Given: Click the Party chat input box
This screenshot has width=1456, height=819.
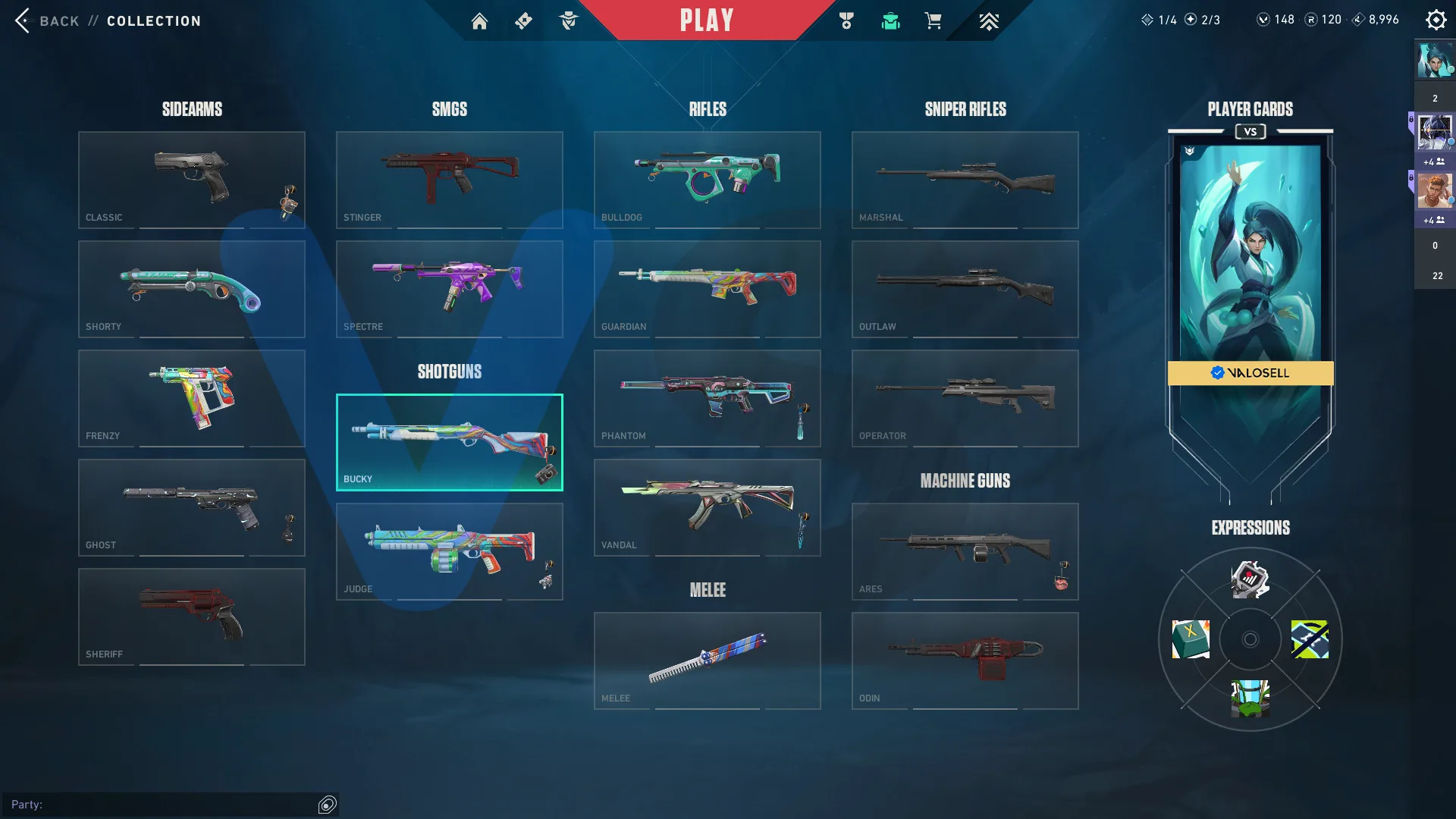Looking at the screenshot, I should (x=163, y=805).
